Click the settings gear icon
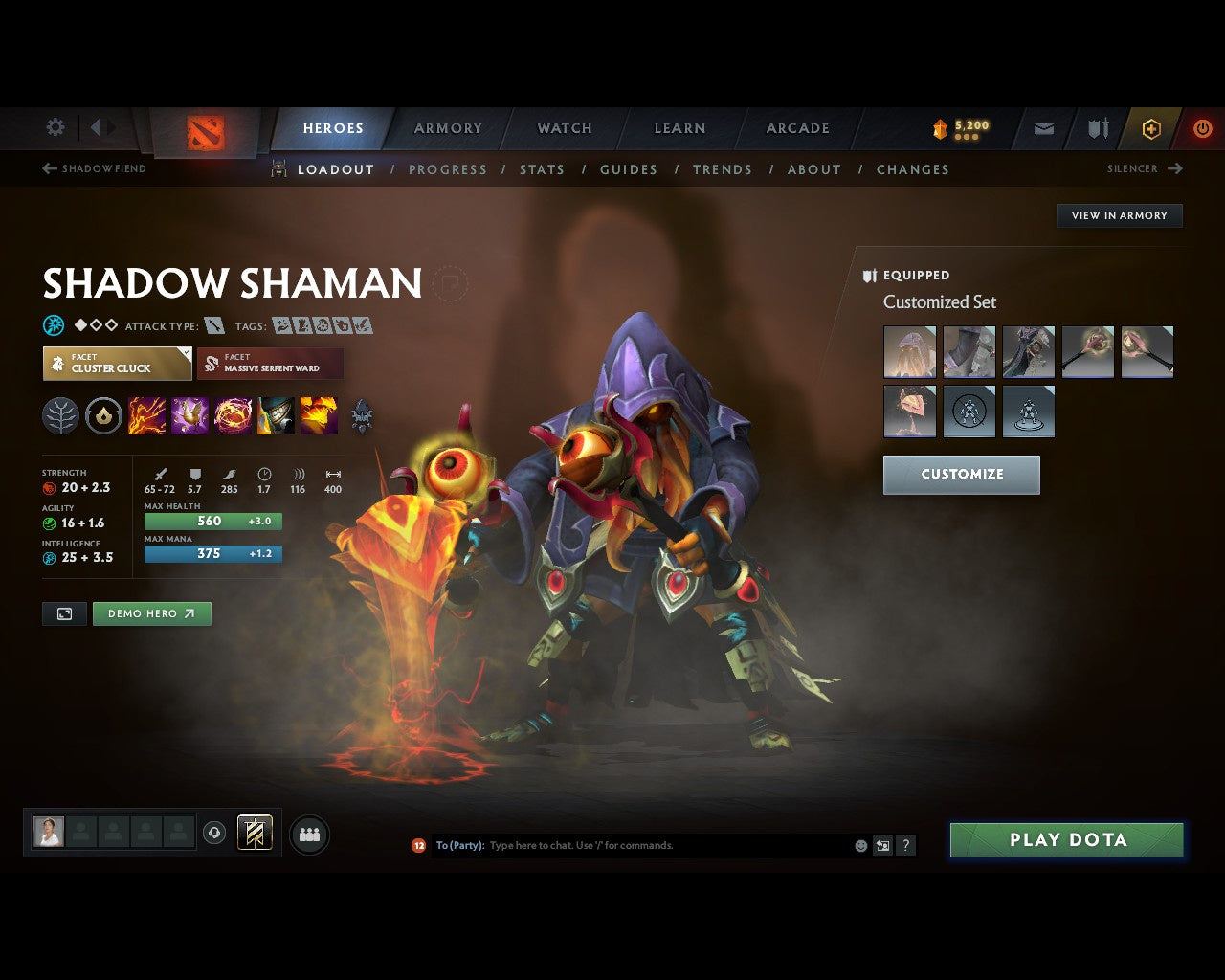The width and height of the screenshot is (1225, 980). 55,127
